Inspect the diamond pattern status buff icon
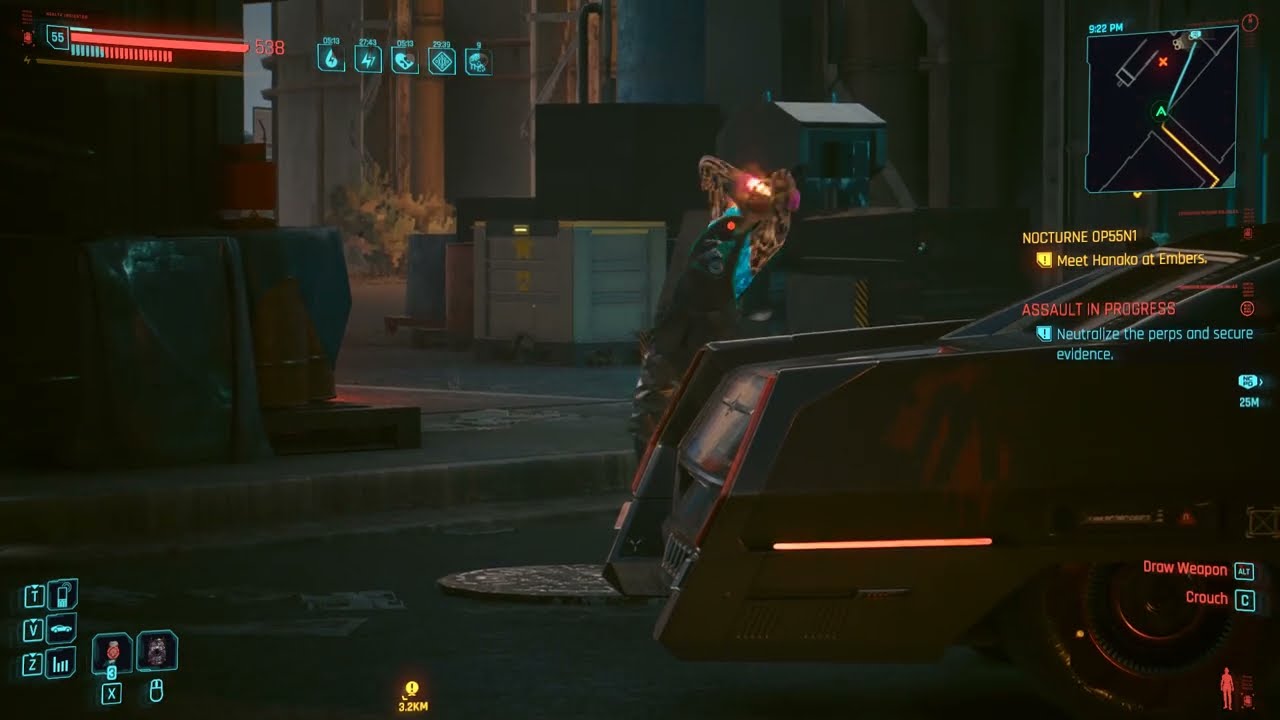Viewport: 1280px width, 720px height. (x=442, y=60)
